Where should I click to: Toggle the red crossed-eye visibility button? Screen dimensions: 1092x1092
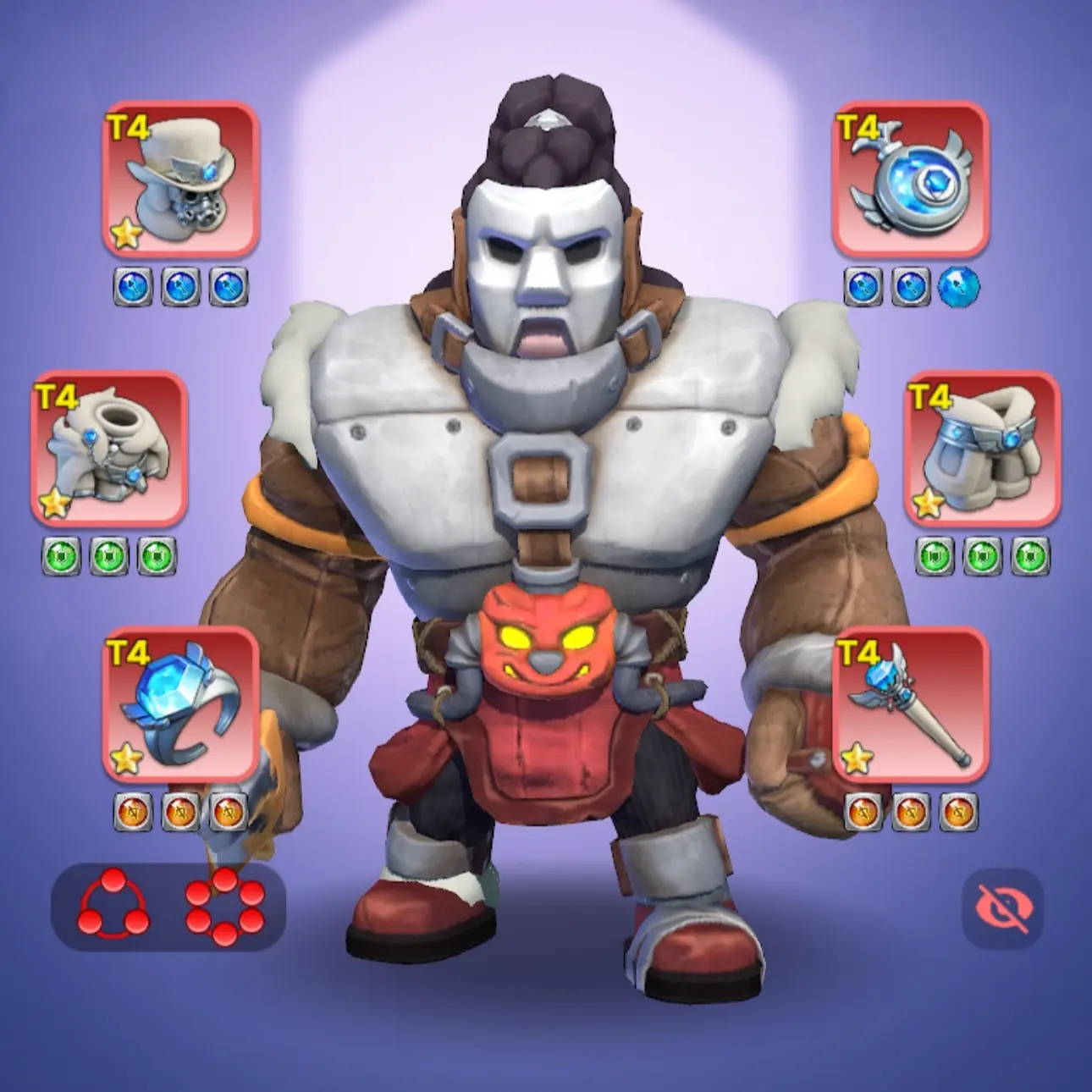(x=1002, y=908)
